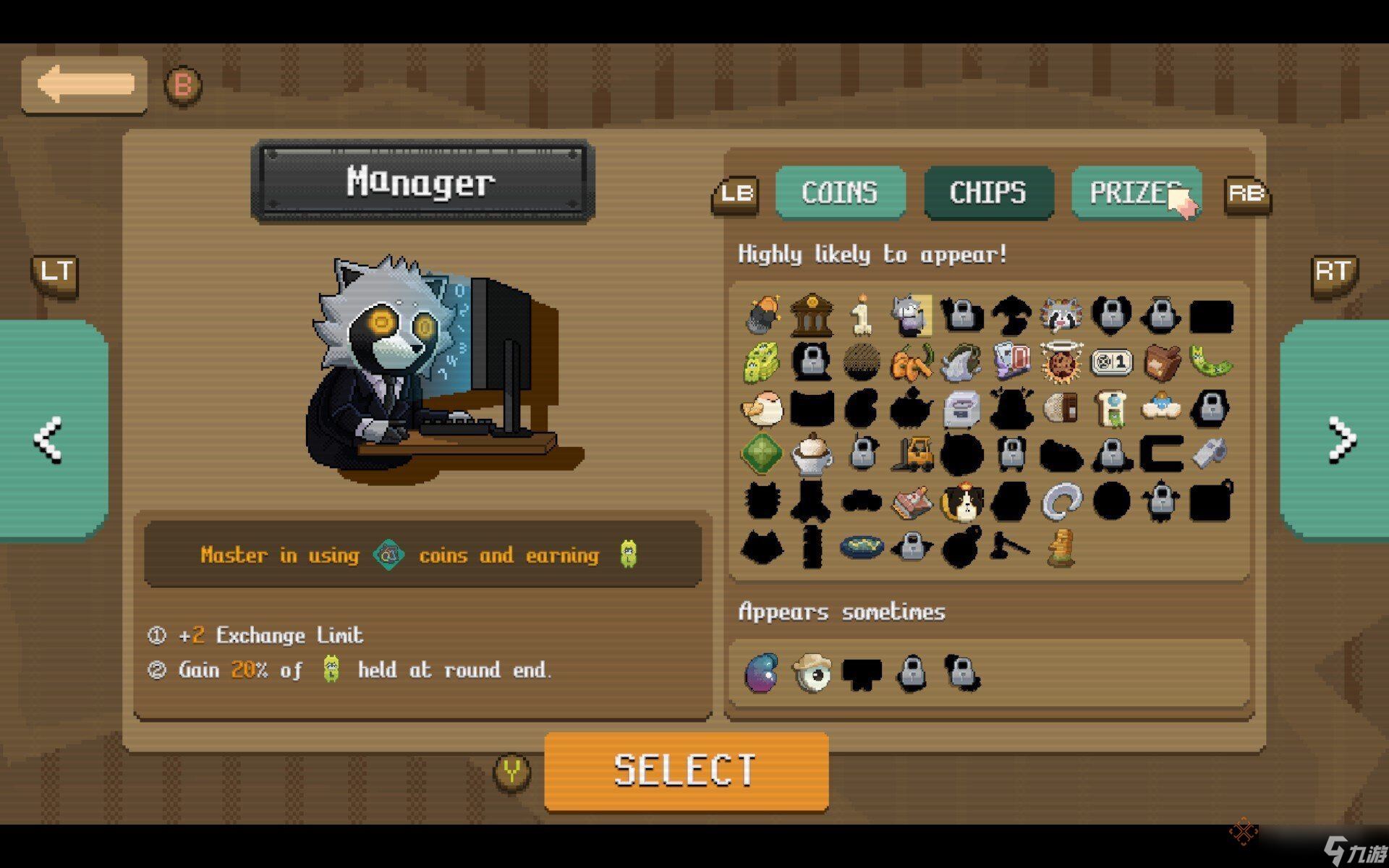Click the green diamond gem icon
The image size is (1389, 868).
(762, 454)
